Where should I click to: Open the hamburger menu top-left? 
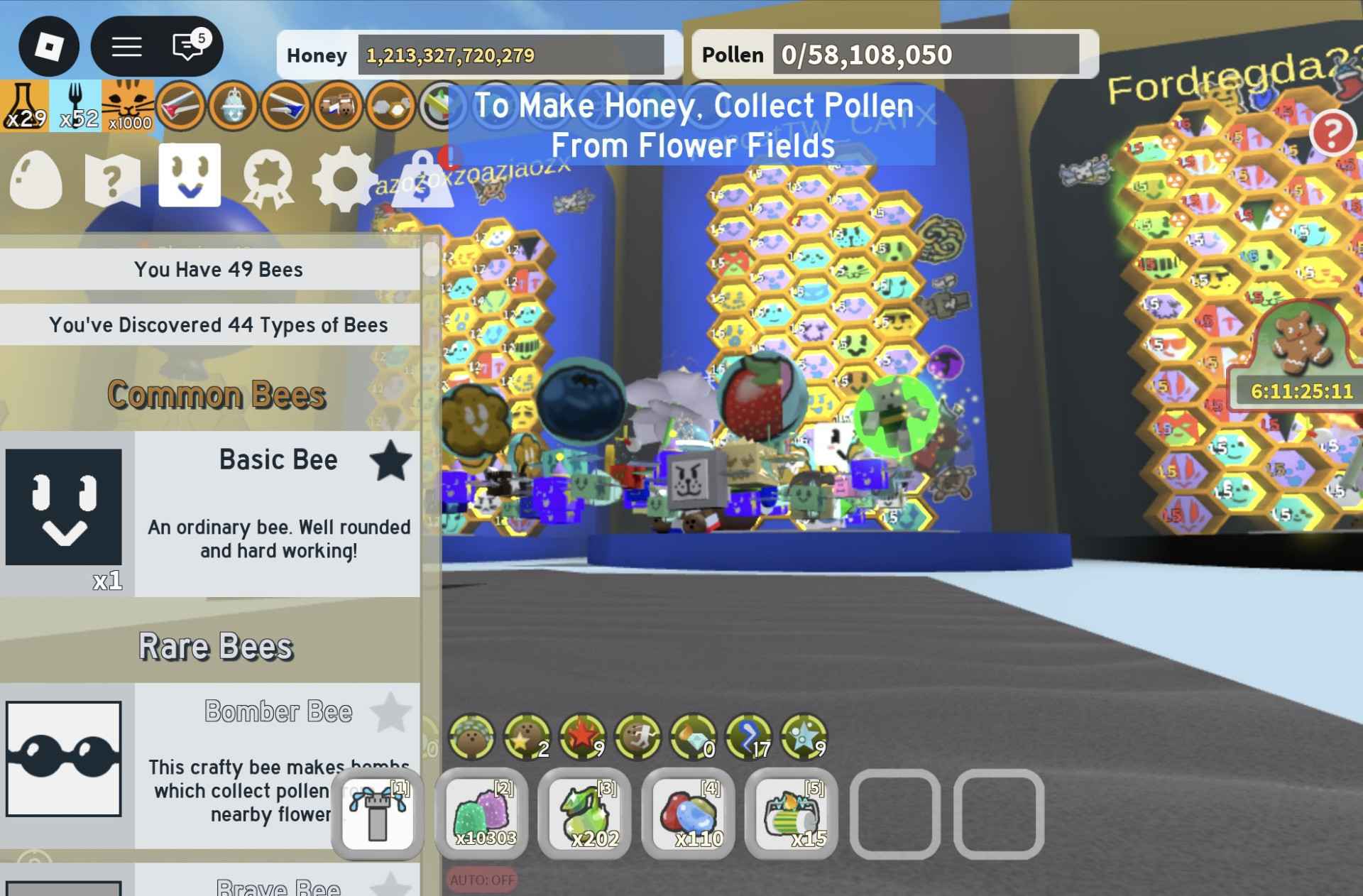coord(126,47)
